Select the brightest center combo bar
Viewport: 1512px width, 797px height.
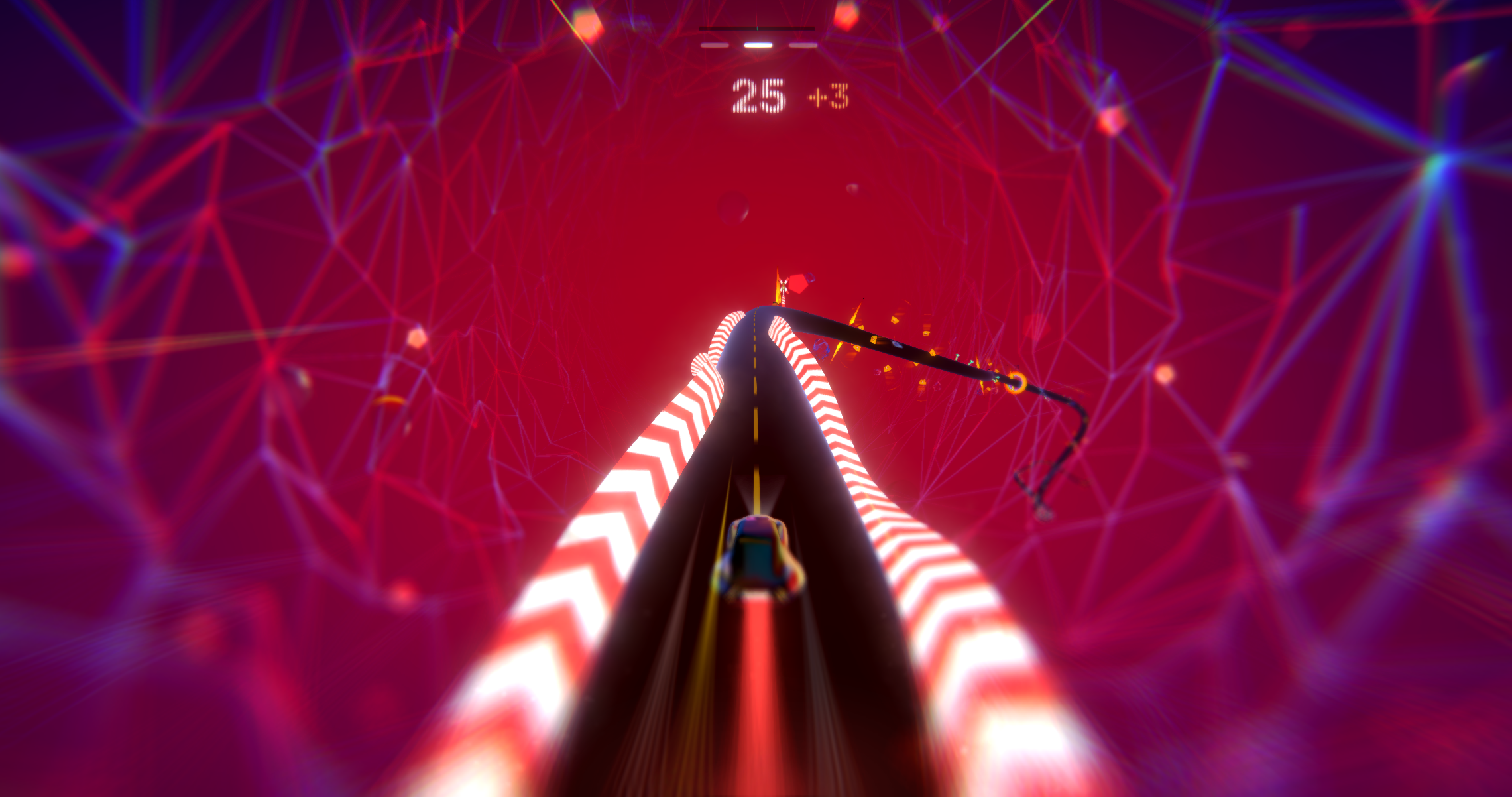(758, 45)
